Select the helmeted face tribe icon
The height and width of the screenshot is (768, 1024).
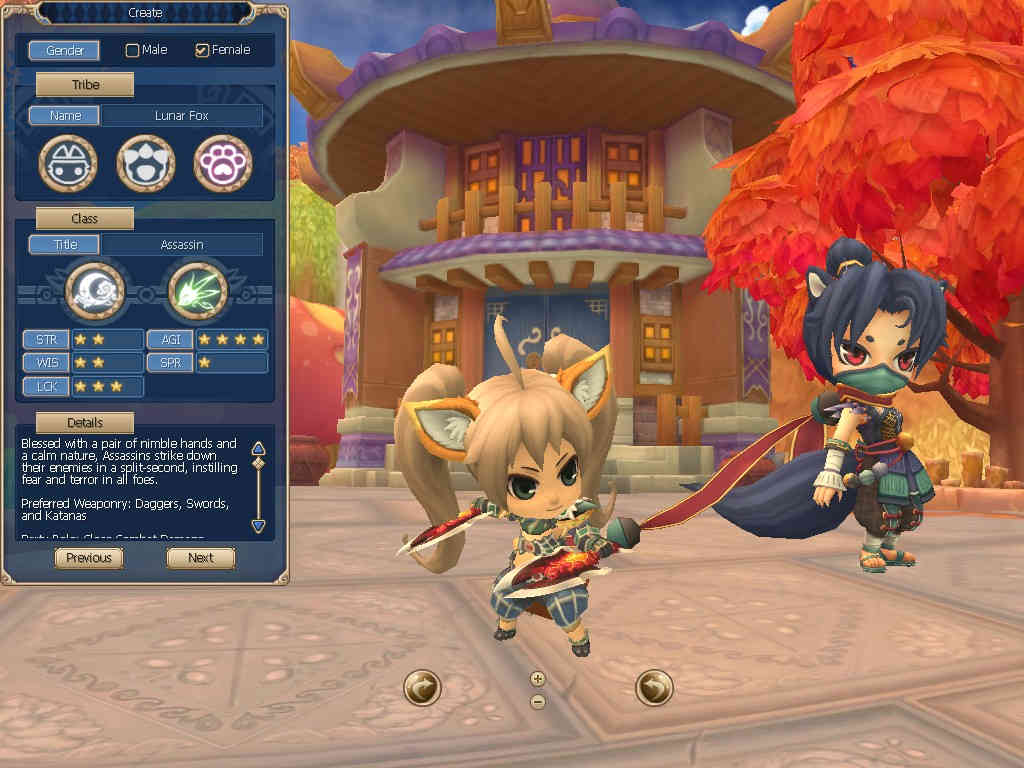(68, 163)
